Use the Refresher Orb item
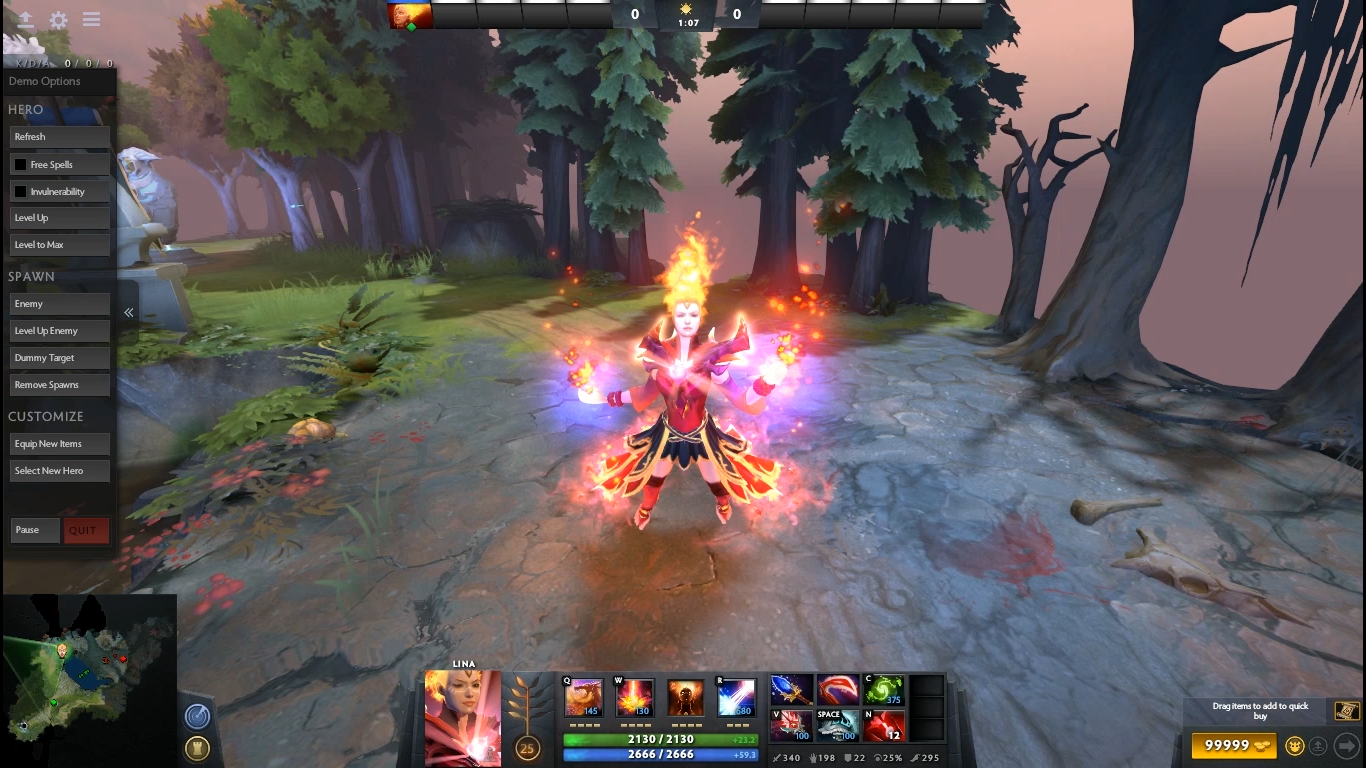 (884, 690)
